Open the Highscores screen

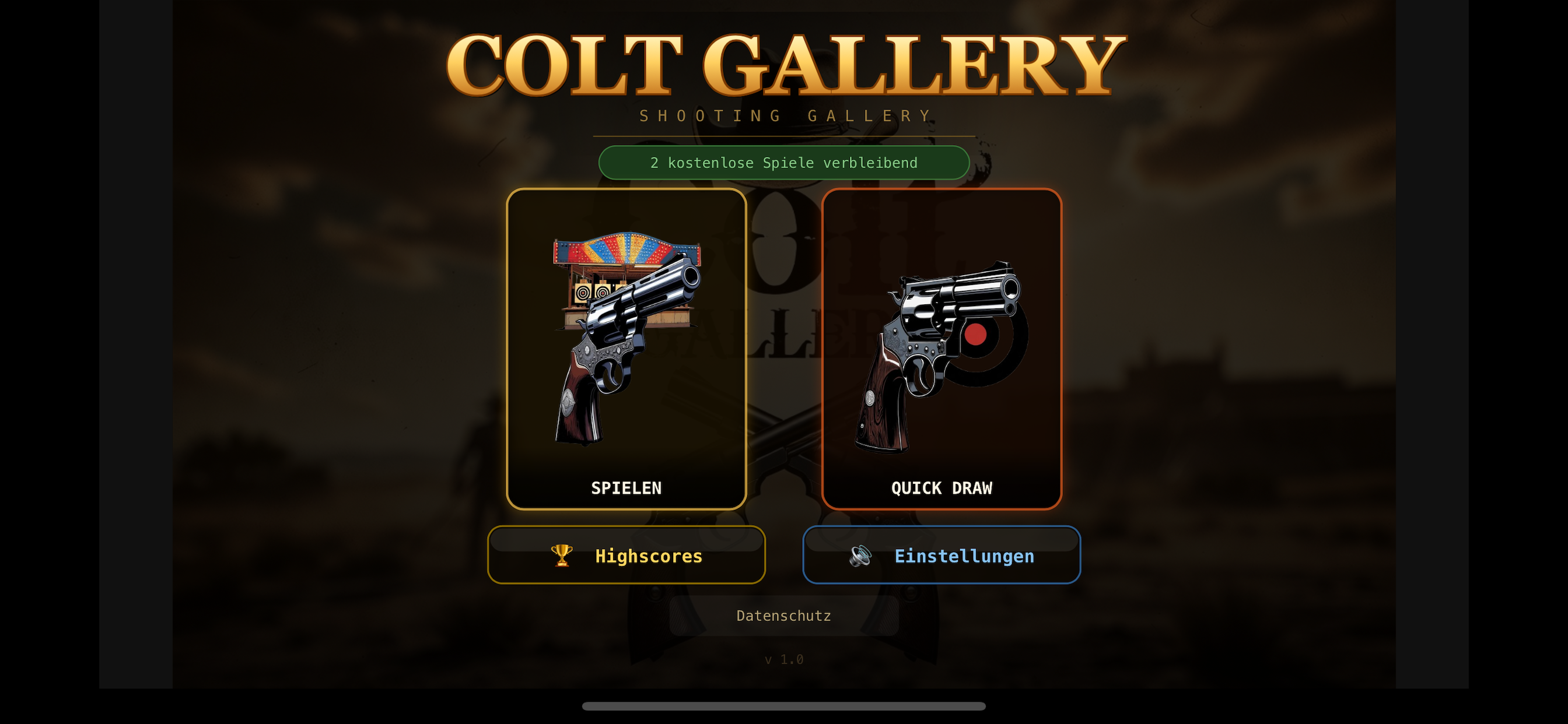(x=626, y=555)
